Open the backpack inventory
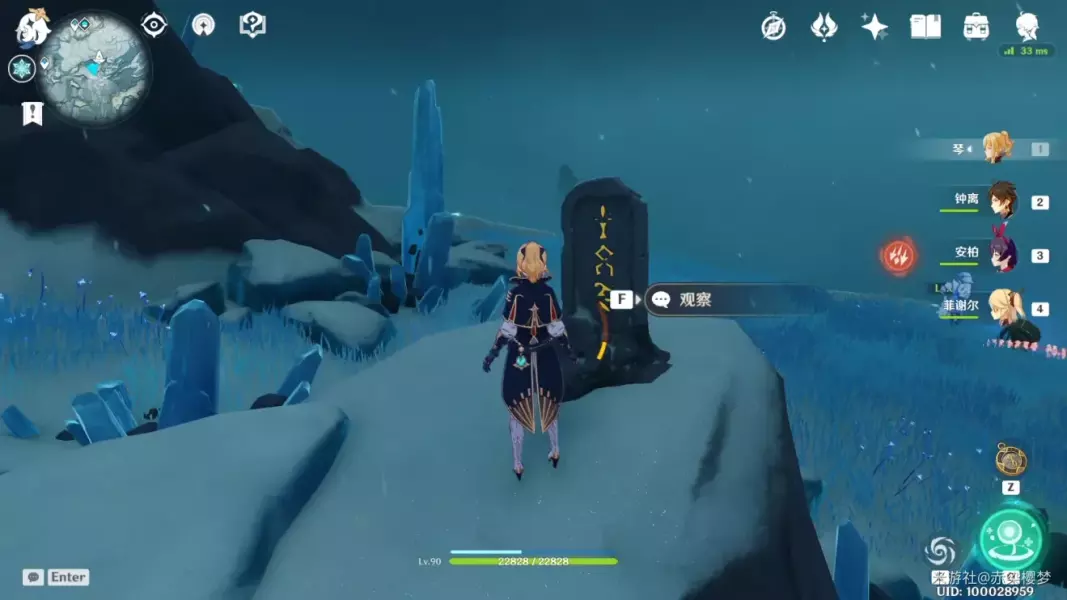Screen dimensions: 1067x600 click(x=977, y=27)
